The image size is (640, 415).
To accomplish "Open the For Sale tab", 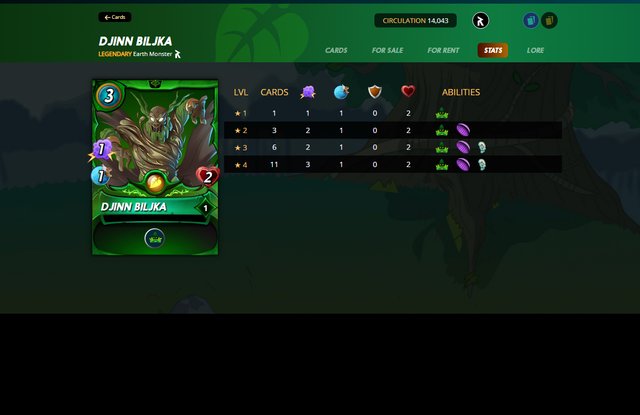I will click(x=387, y=50).
